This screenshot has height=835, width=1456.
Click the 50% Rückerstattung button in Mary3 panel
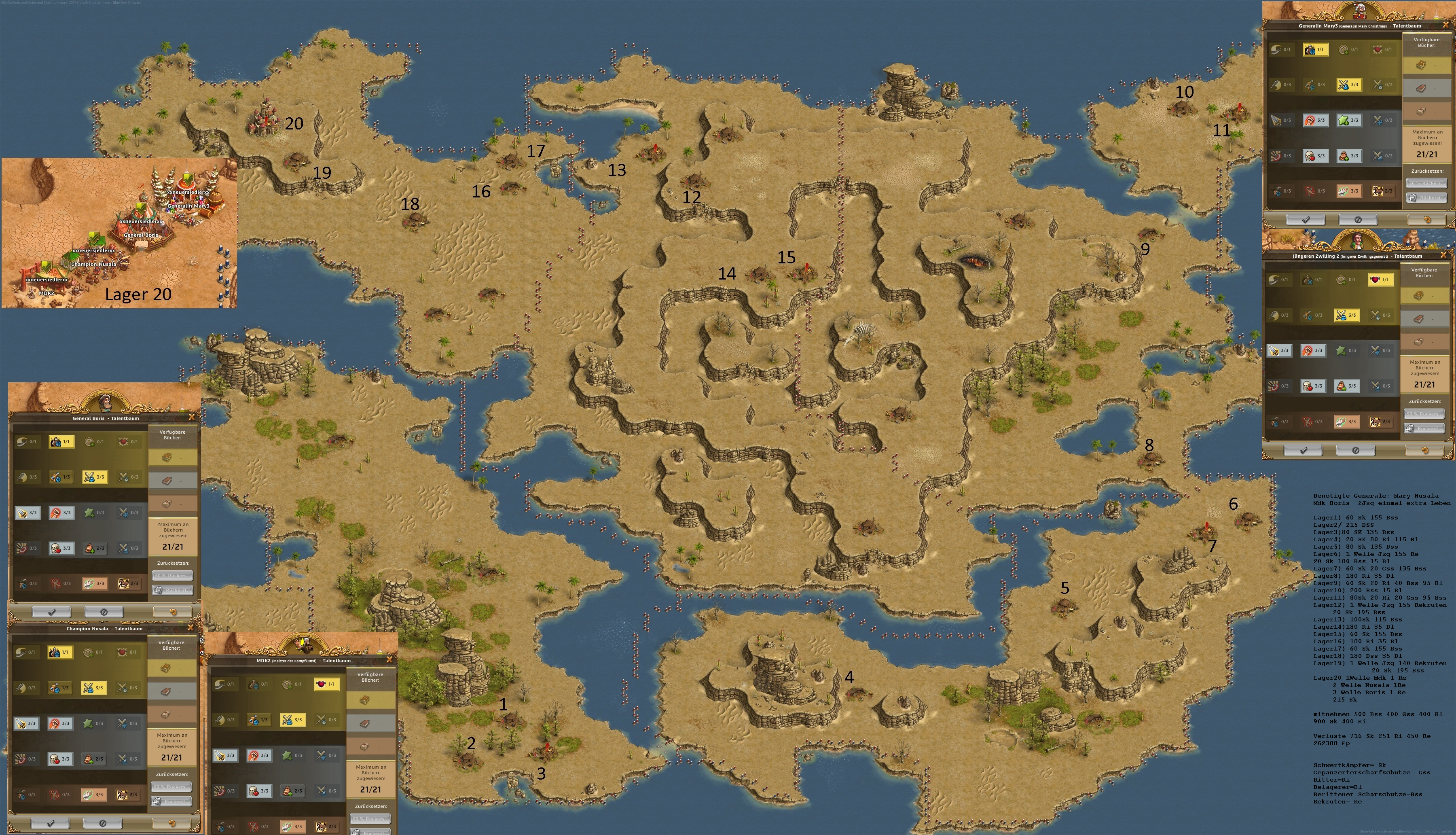tap(1426, 184)
